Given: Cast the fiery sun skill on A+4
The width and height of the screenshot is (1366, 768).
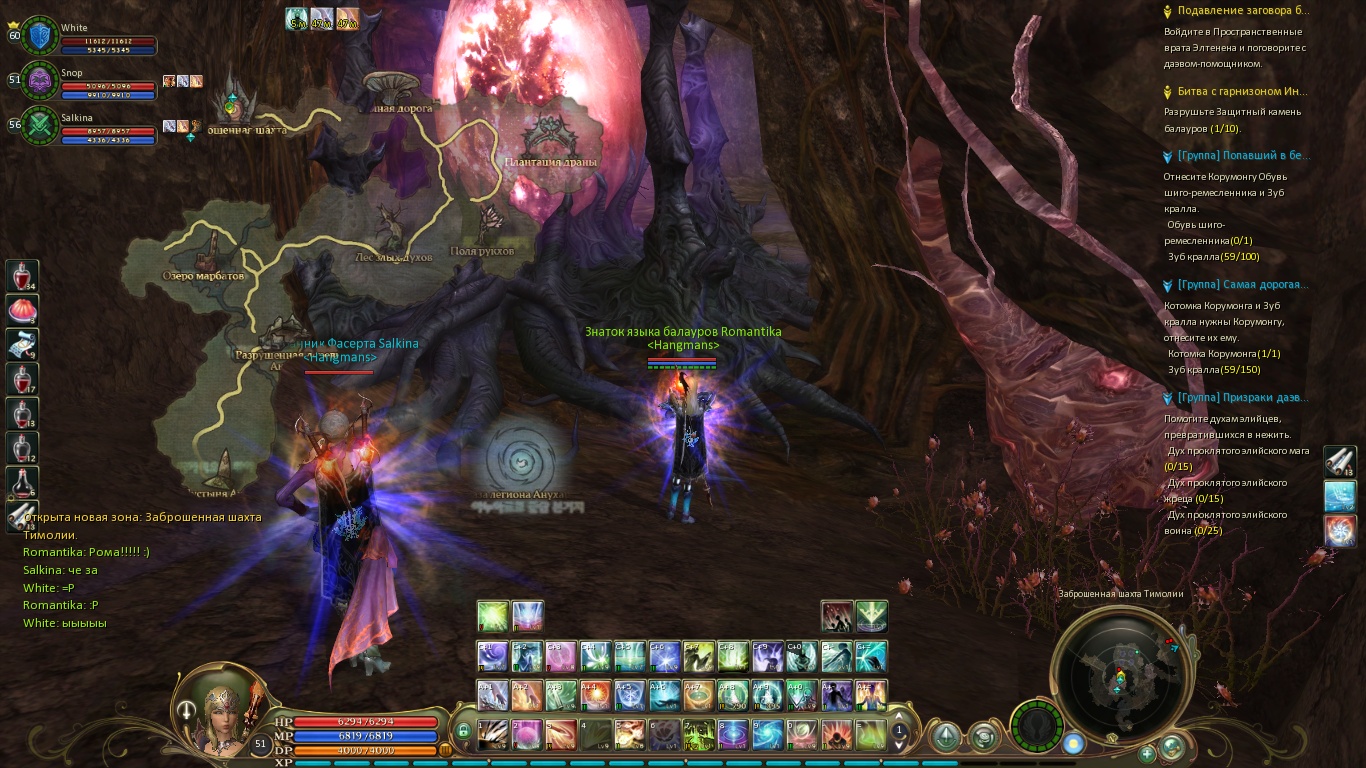Looking at the screenshot, I should click(x=596, y=695).
